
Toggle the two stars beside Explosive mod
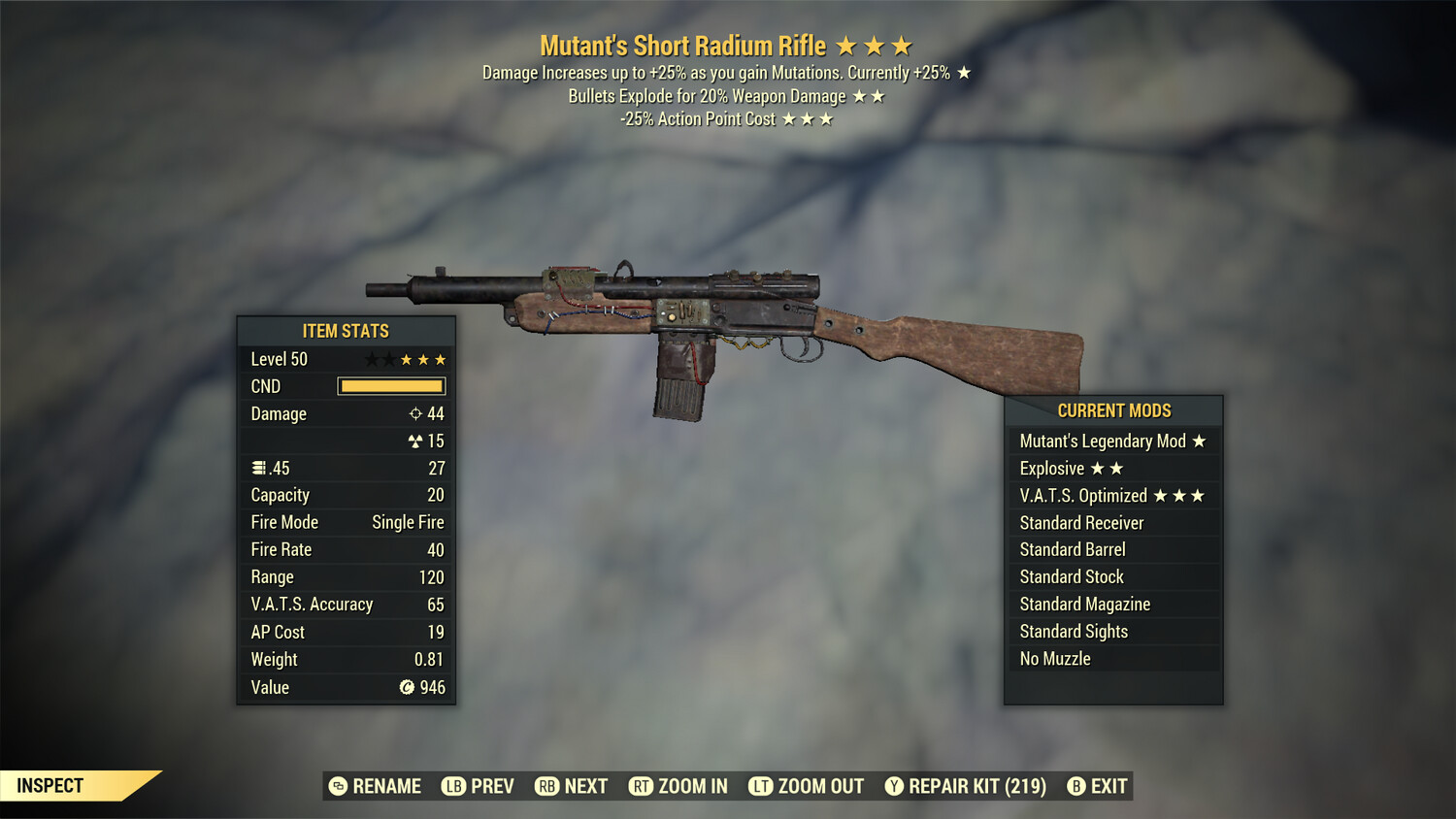pos(1107,468)
